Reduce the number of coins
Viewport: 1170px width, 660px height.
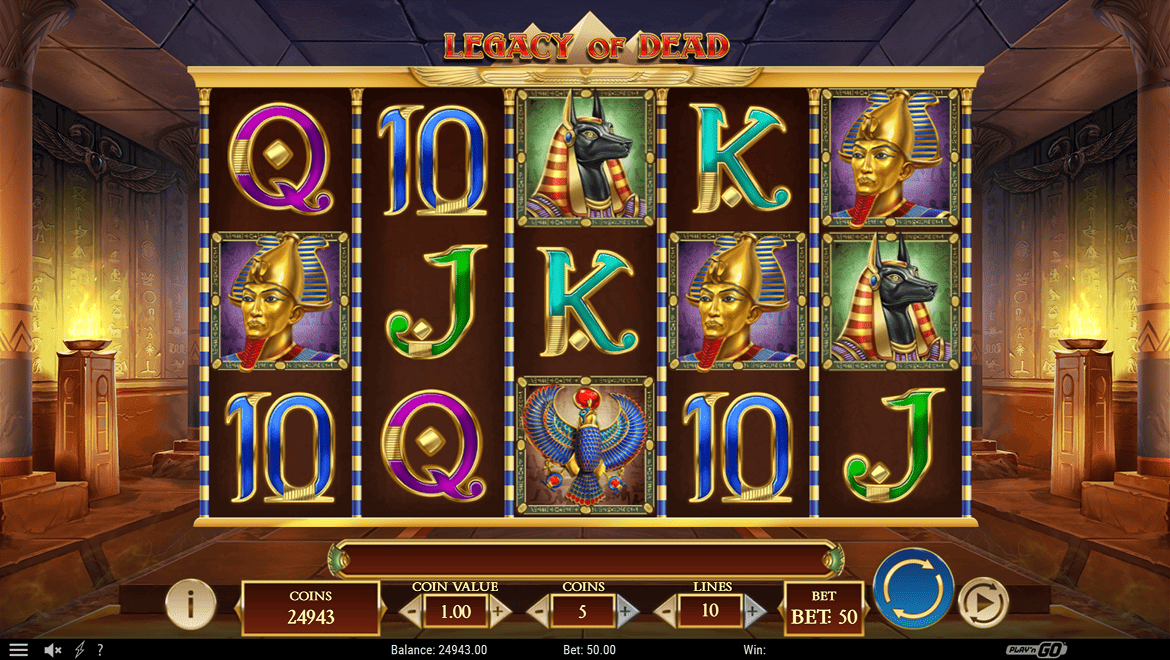[x=539, y=610]
